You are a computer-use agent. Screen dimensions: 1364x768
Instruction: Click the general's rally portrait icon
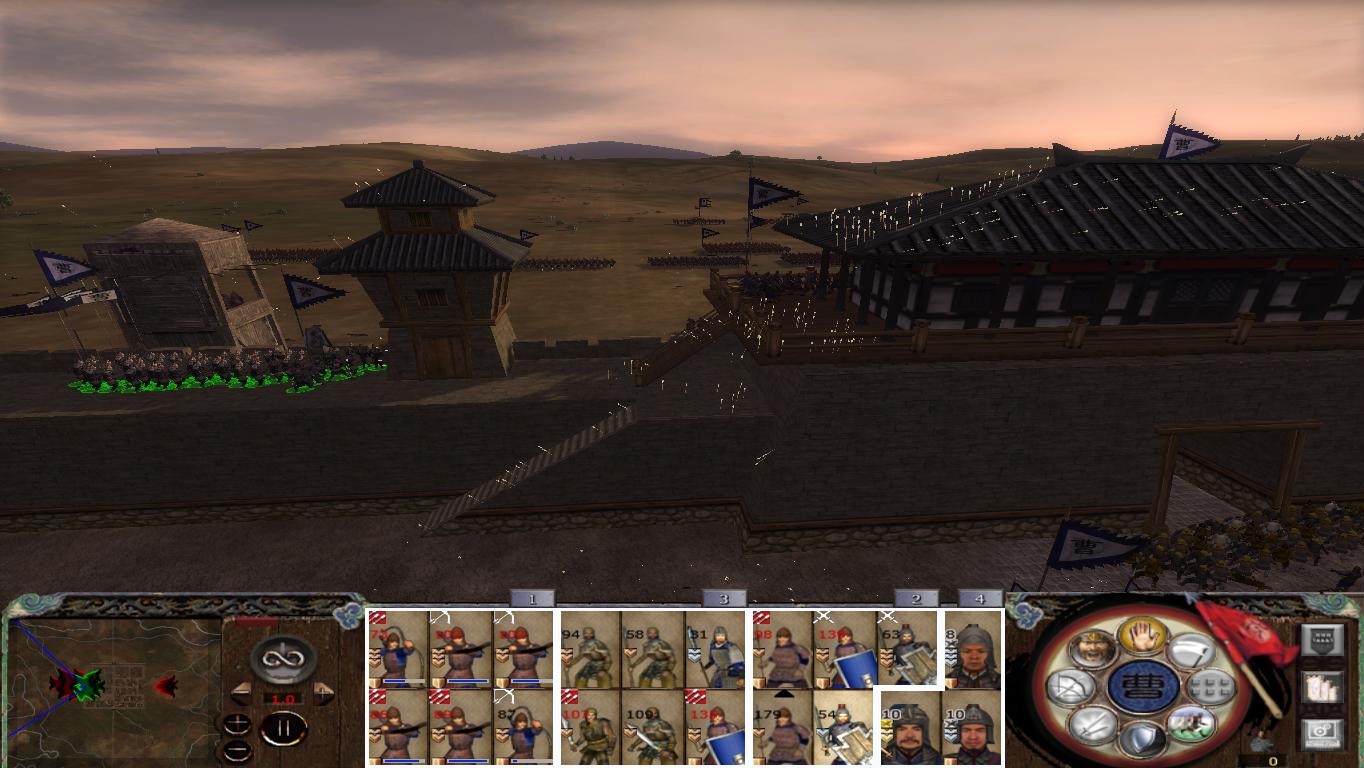coord(1095,649)
